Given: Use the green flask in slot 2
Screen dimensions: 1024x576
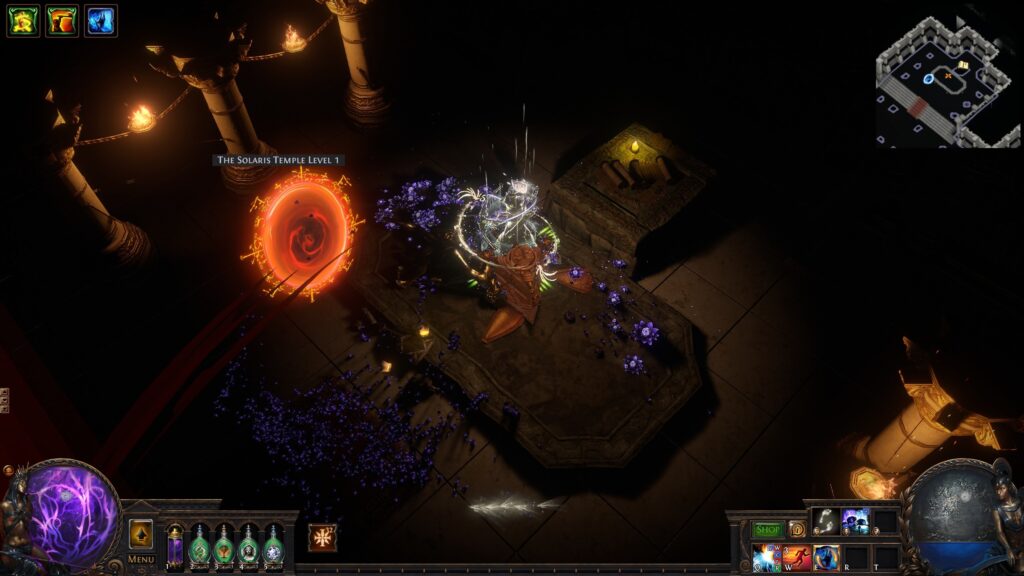Looking at the screenshot, I should point(200,547).
